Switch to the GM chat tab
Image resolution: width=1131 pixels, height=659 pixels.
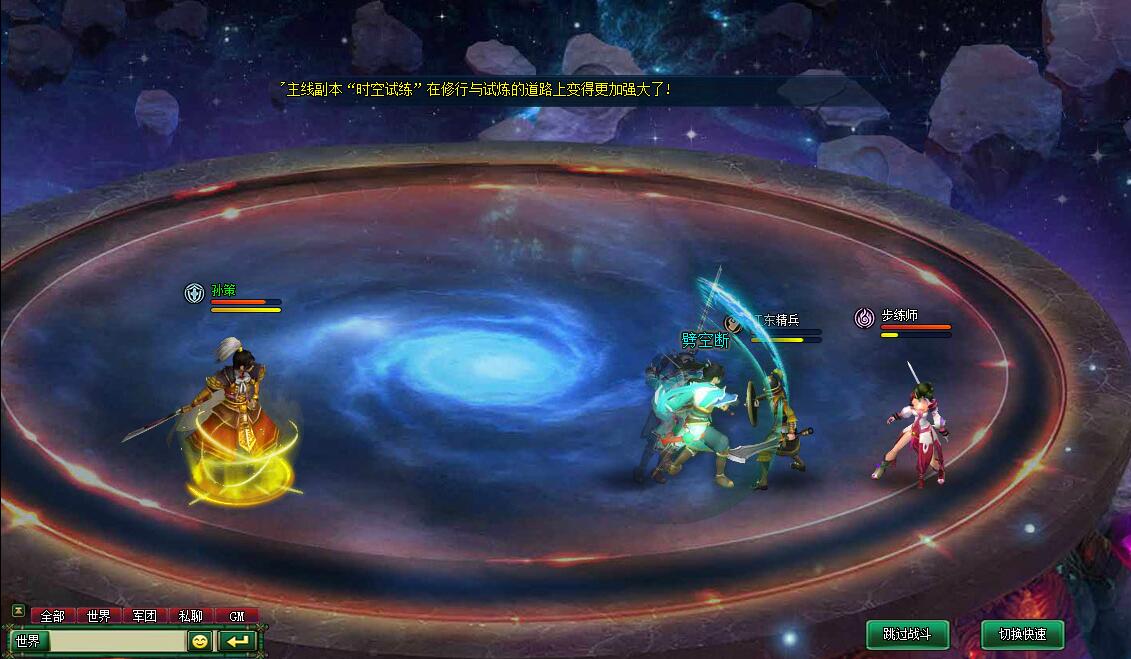237,616
